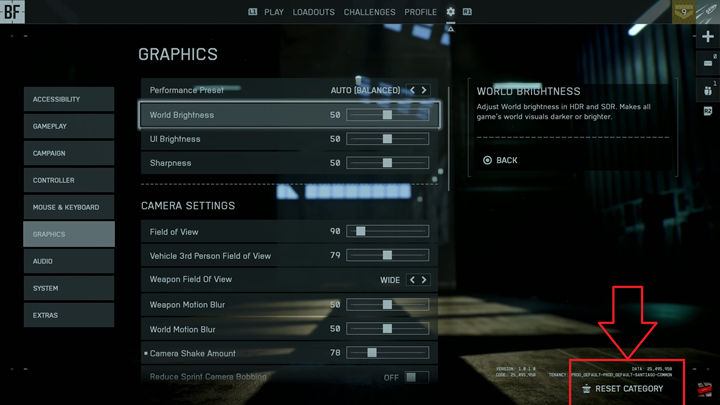Image resolution: width=720 pixels, height=405 pixels.
Task: Choose the Gameplay settings category
Action: point(69,126)
